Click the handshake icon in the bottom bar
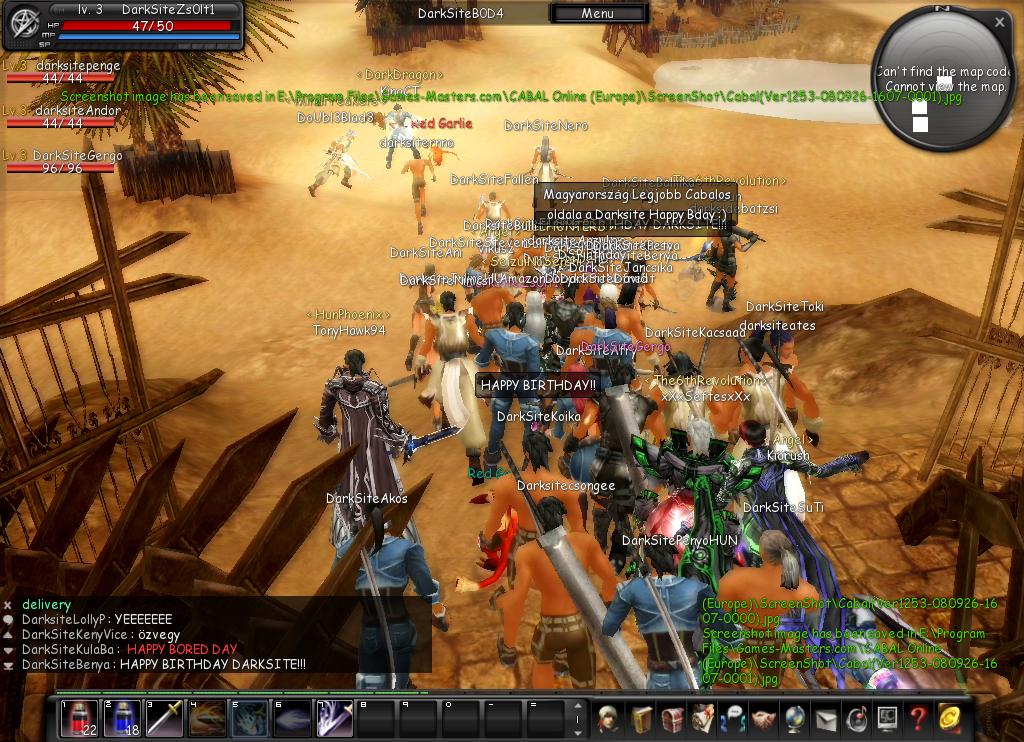This screenshot has height=742, width=1024. point(764,719)
